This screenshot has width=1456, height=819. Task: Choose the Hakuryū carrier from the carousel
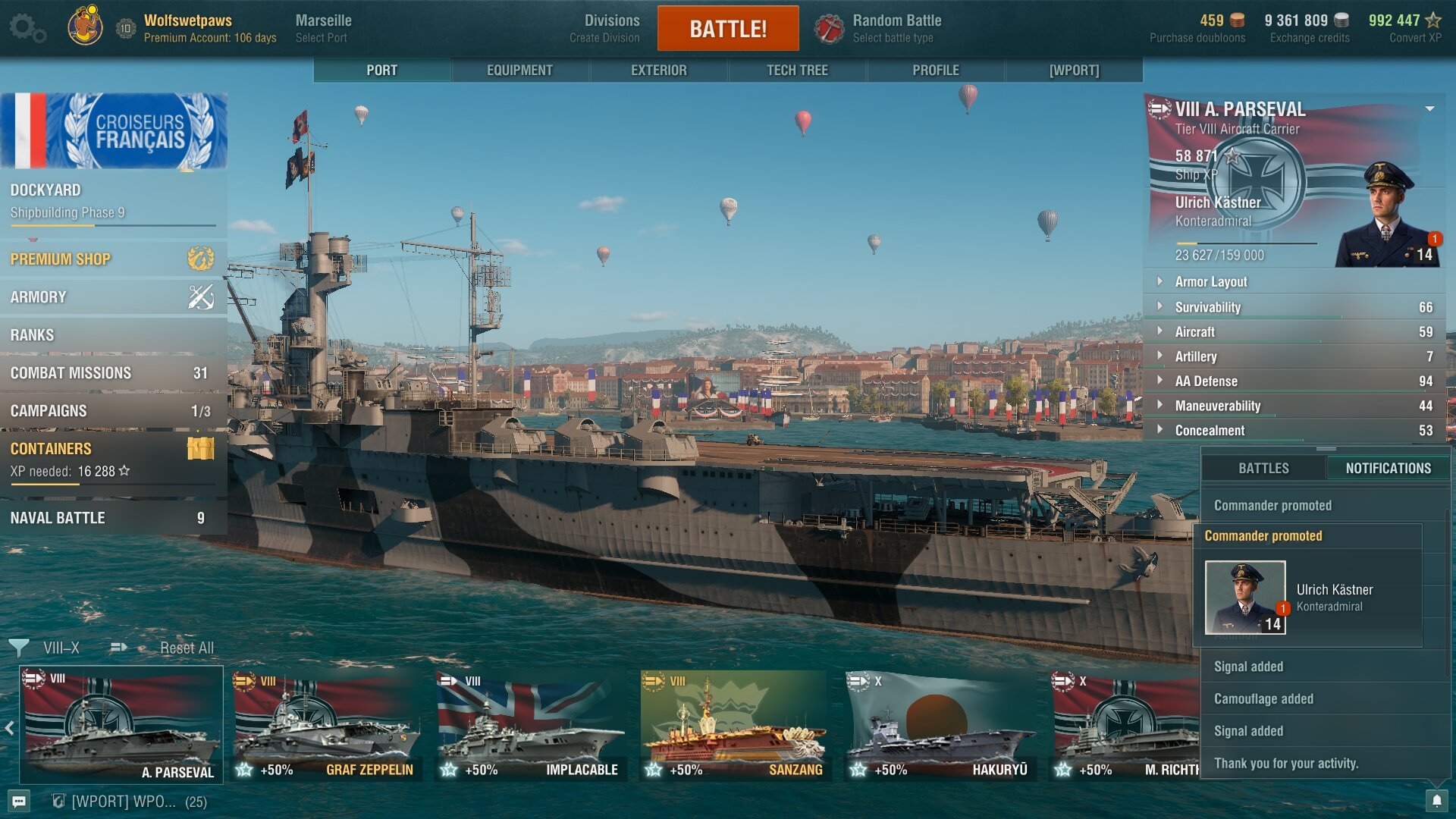coord(940,725)
